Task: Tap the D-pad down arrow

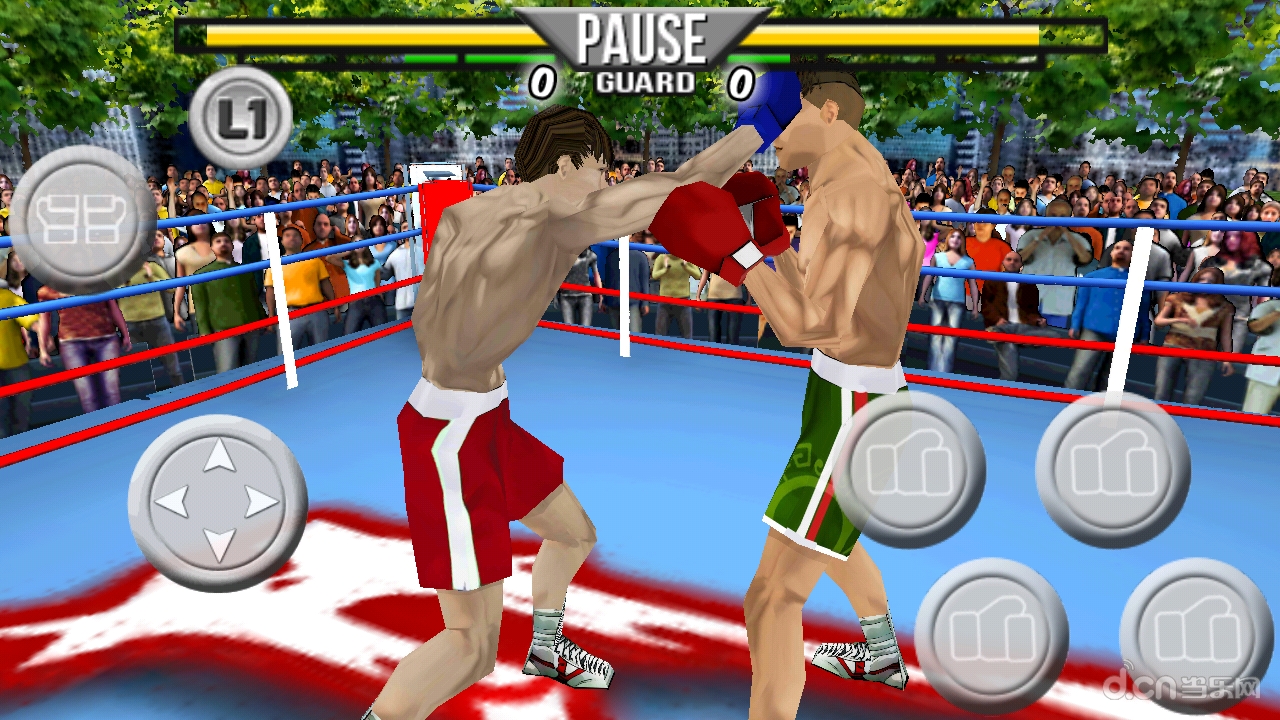Action: click(219, 544)
